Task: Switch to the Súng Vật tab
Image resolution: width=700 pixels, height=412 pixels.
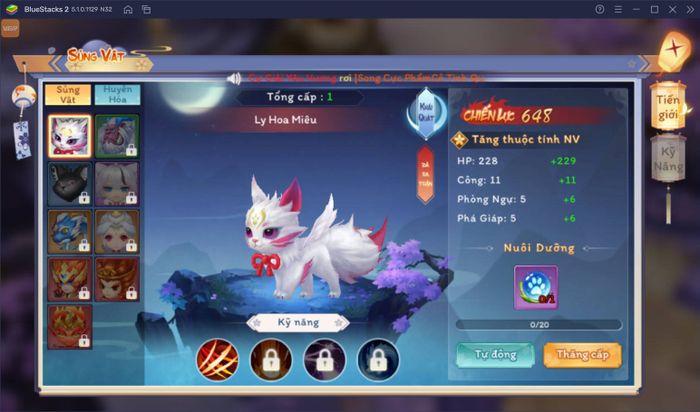Action: click(x=67, y=95)
